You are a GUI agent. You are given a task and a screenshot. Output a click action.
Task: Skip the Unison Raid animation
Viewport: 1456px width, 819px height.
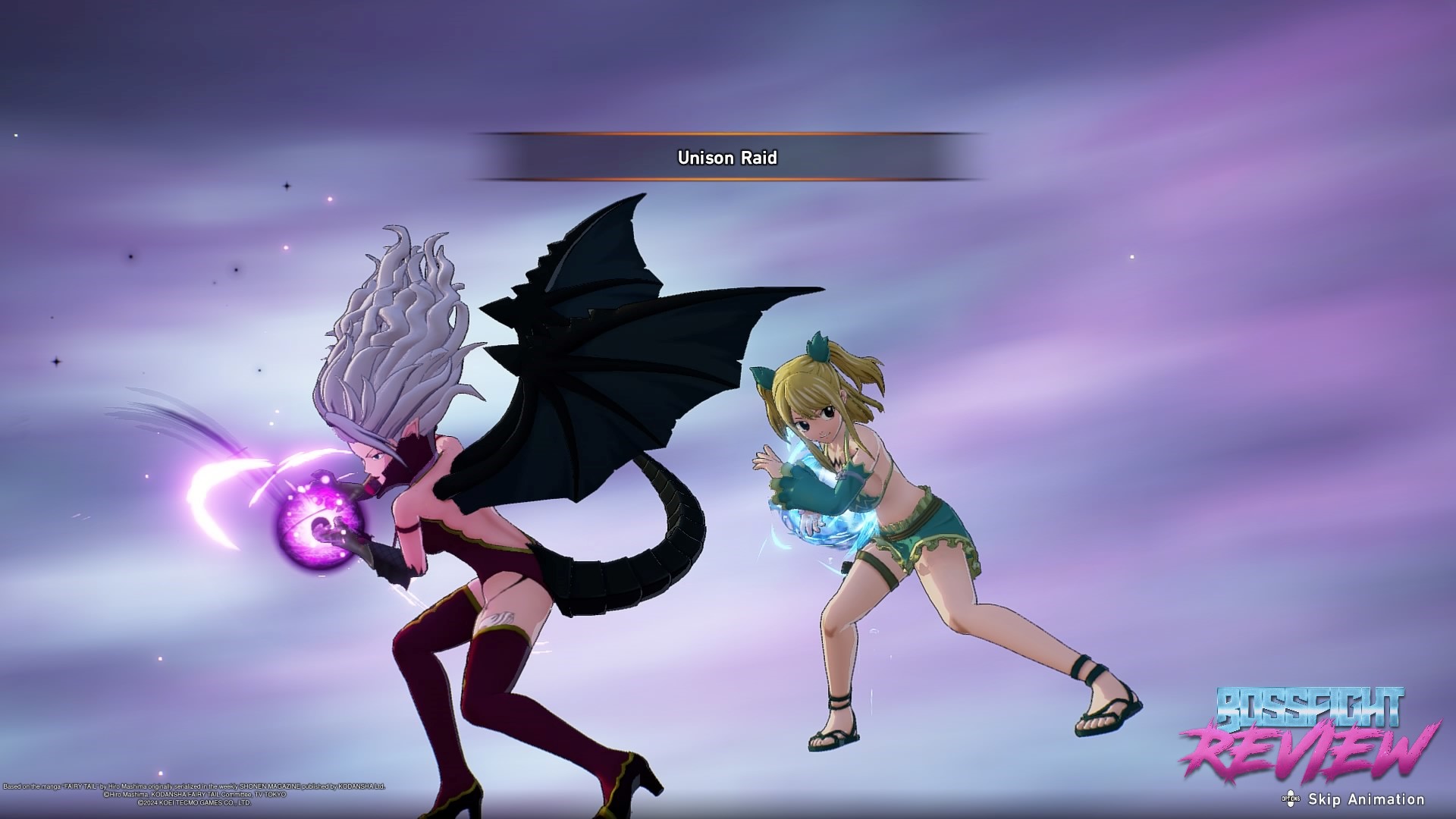tap(1355, 799)
